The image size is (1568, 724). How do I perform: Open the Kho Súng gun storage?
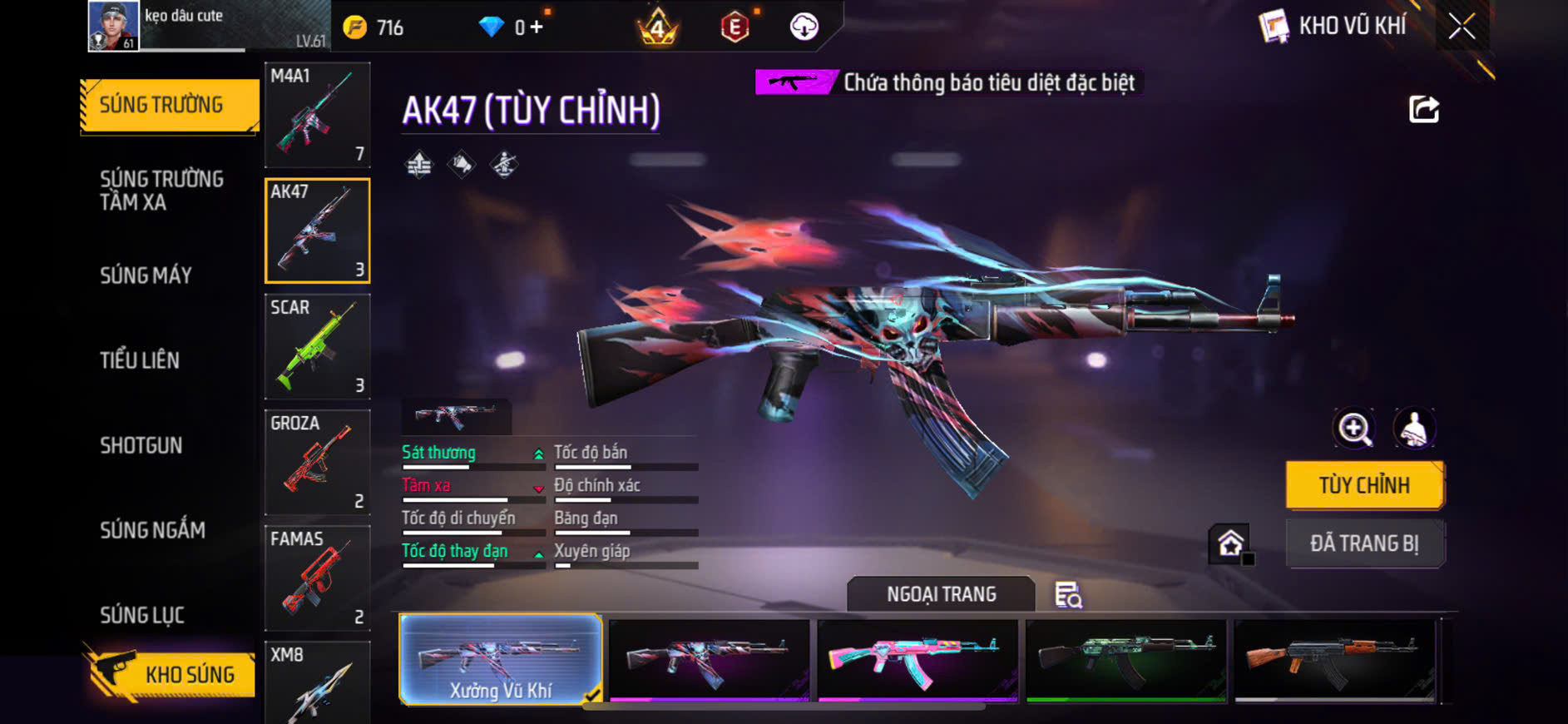click(171, 674)
